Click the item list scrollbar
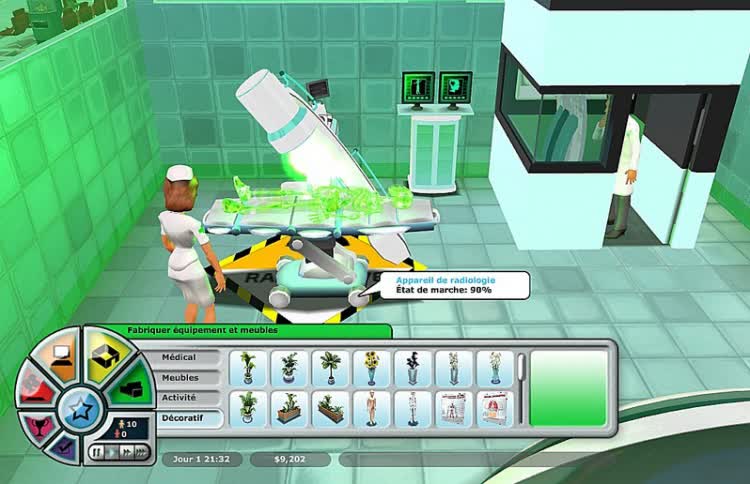 pos(521,366)
